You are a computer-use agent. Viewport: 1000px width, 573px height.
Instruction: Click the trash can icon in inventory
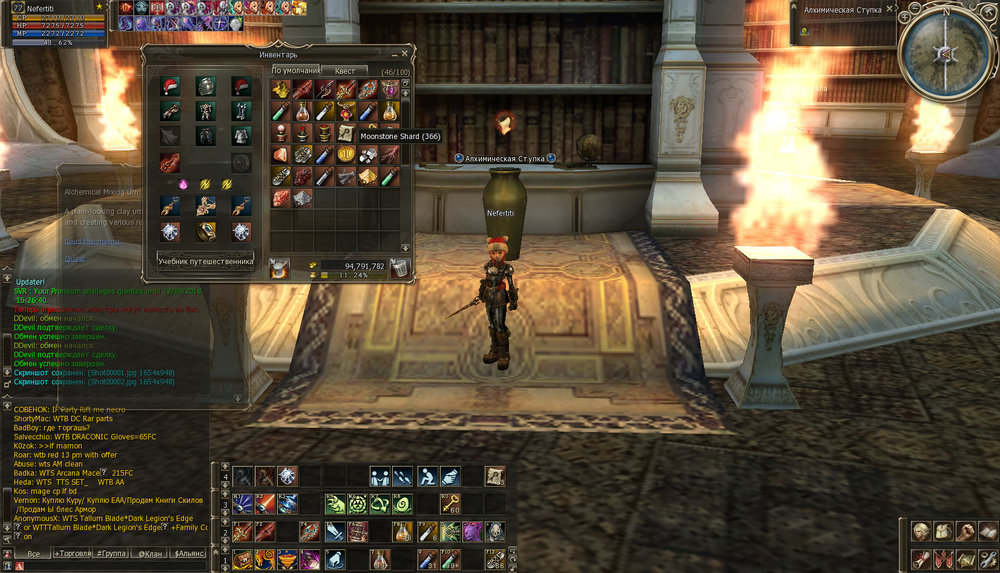[x=399, y=267]
